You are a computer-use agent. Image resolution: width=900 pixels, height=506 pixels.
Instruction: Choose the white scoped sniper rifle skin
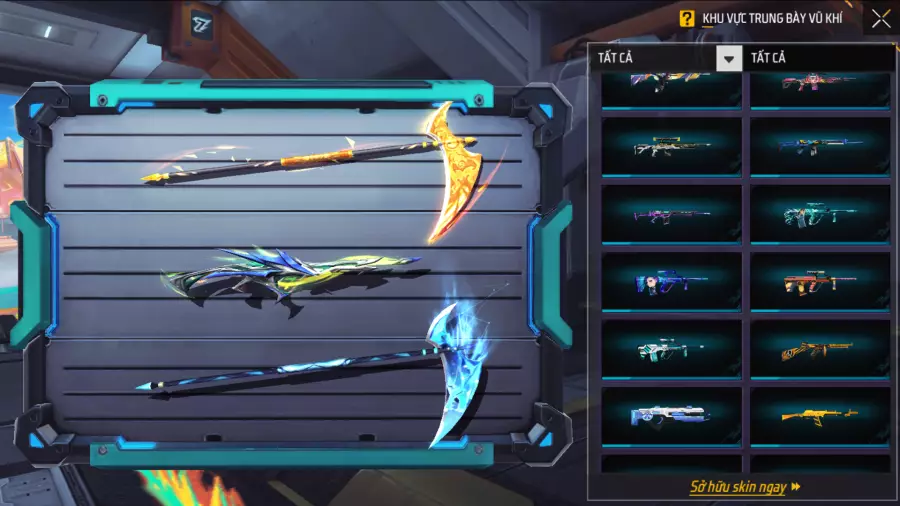[671, 147]
